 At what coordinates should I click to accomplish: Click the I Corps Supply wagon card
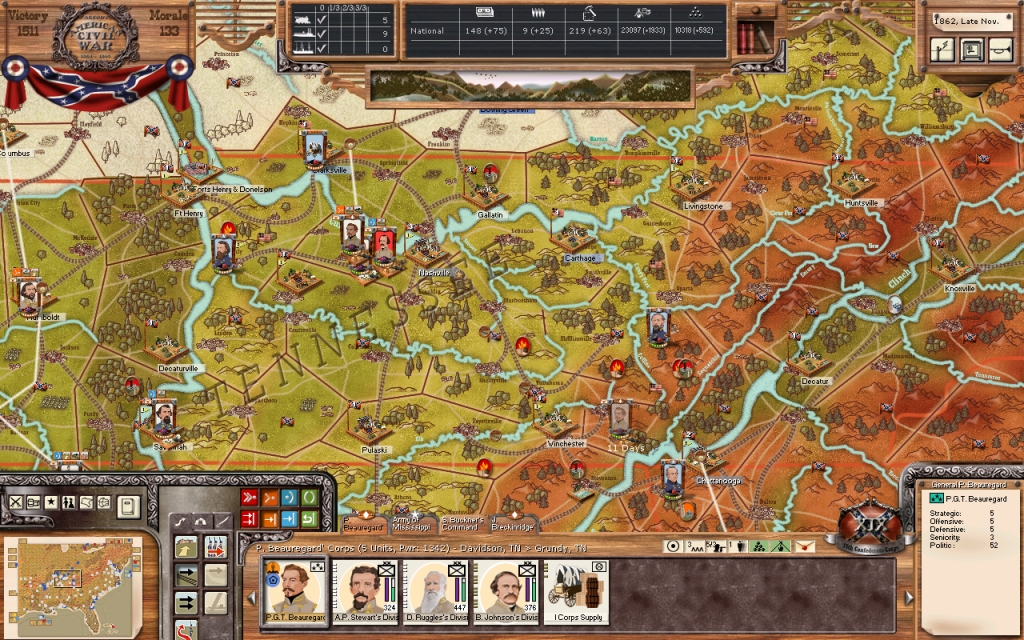(577, 592)
